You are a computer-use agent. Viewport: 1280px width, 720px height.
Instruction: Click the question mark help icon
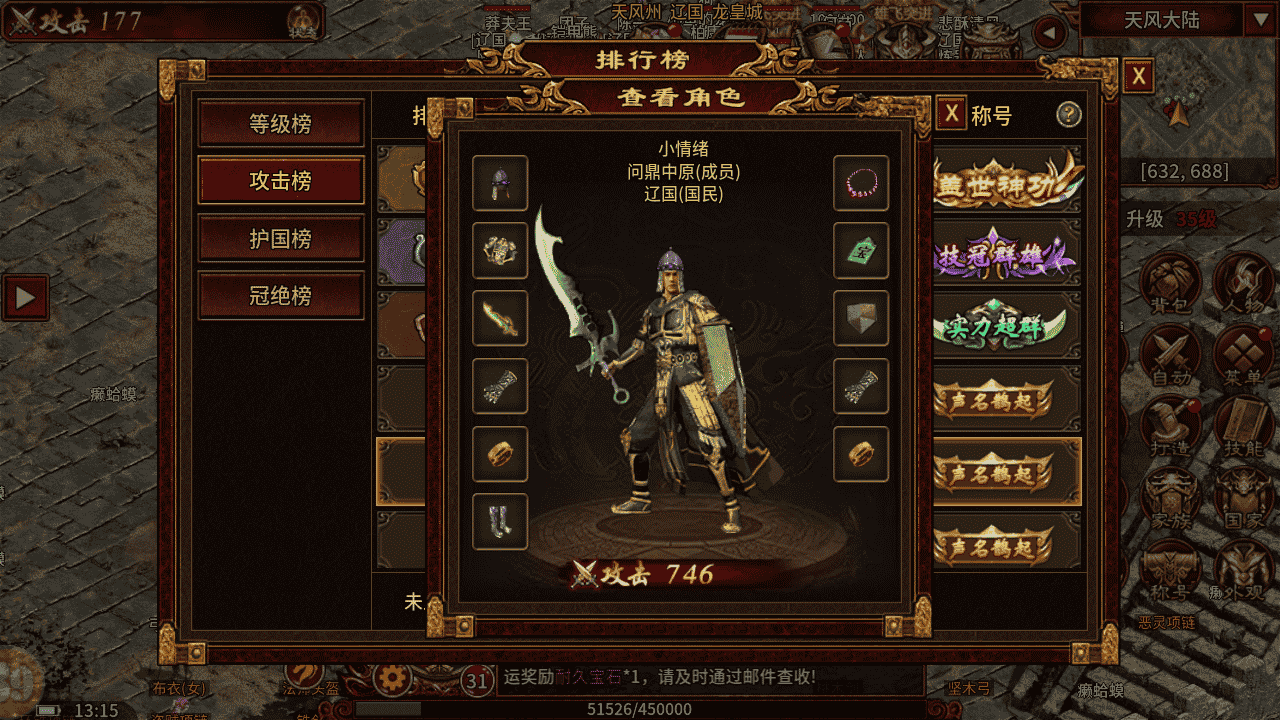coord(1069,114)
